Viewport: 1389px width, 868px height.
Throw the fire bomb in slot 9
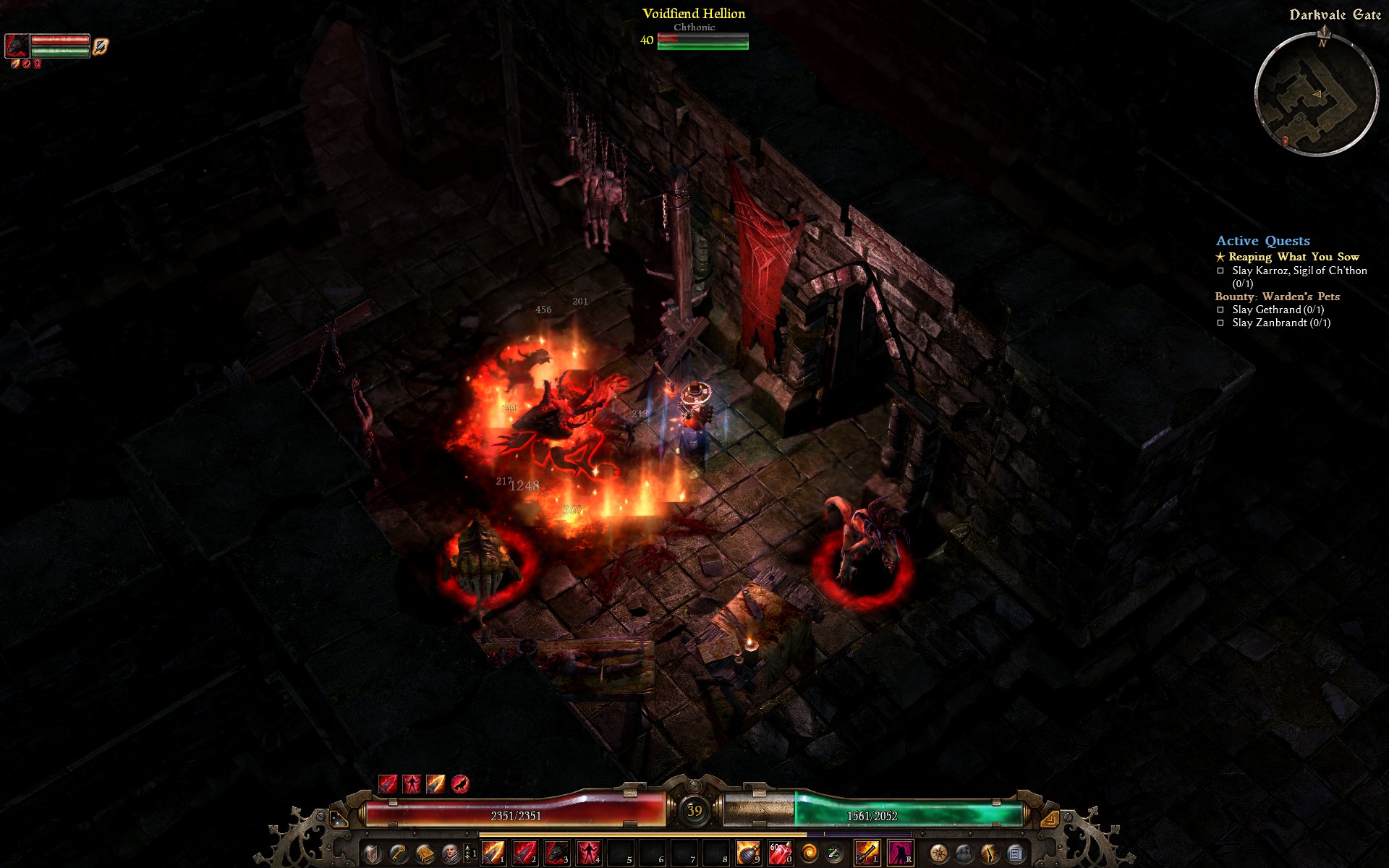(747, 853)
